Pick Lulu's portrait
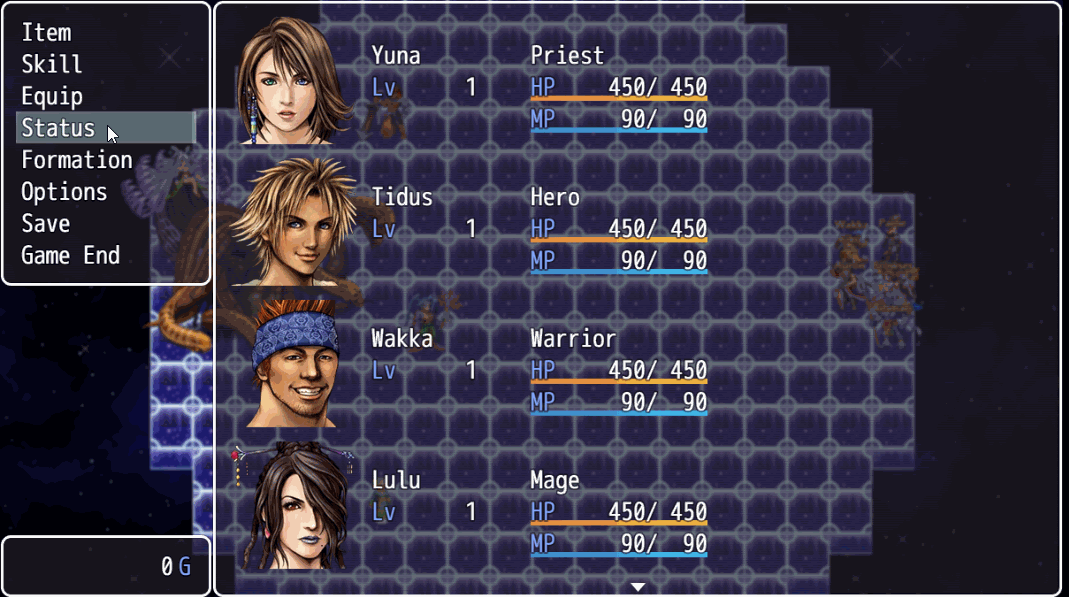 [x=293, y=505]
